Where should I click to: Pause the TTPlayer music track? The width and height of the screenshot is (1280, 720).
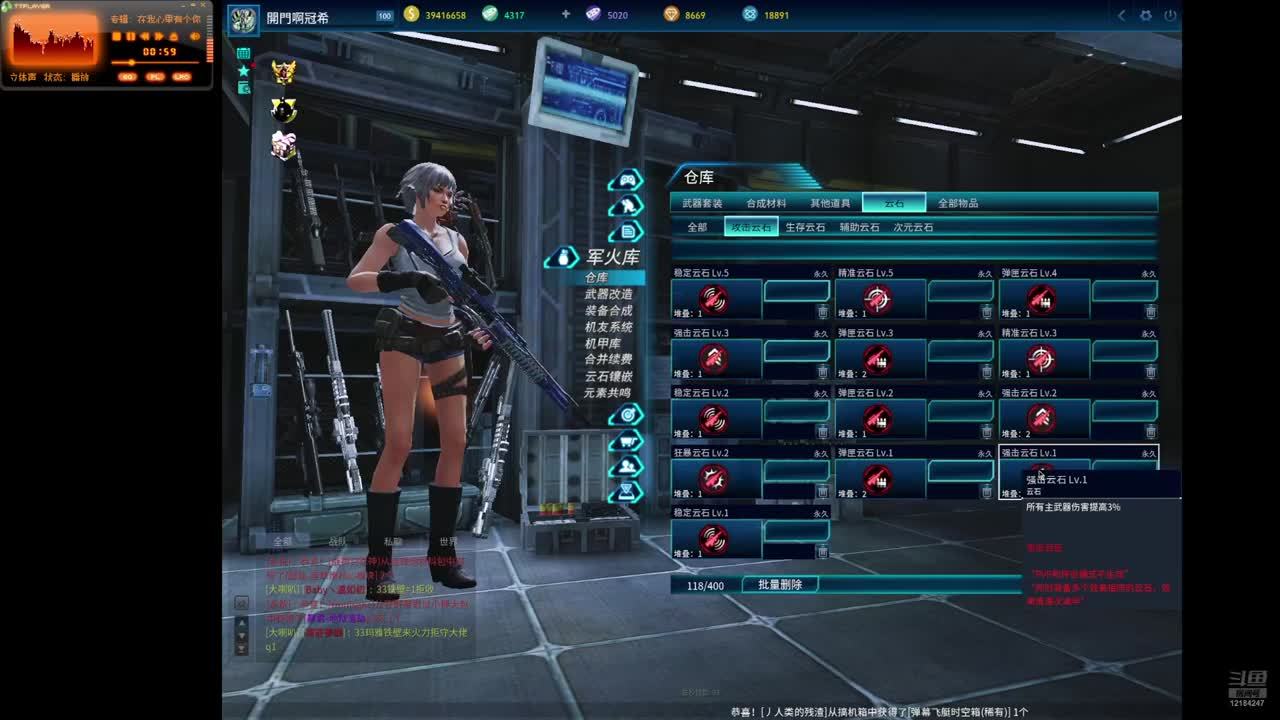point(130,36)
